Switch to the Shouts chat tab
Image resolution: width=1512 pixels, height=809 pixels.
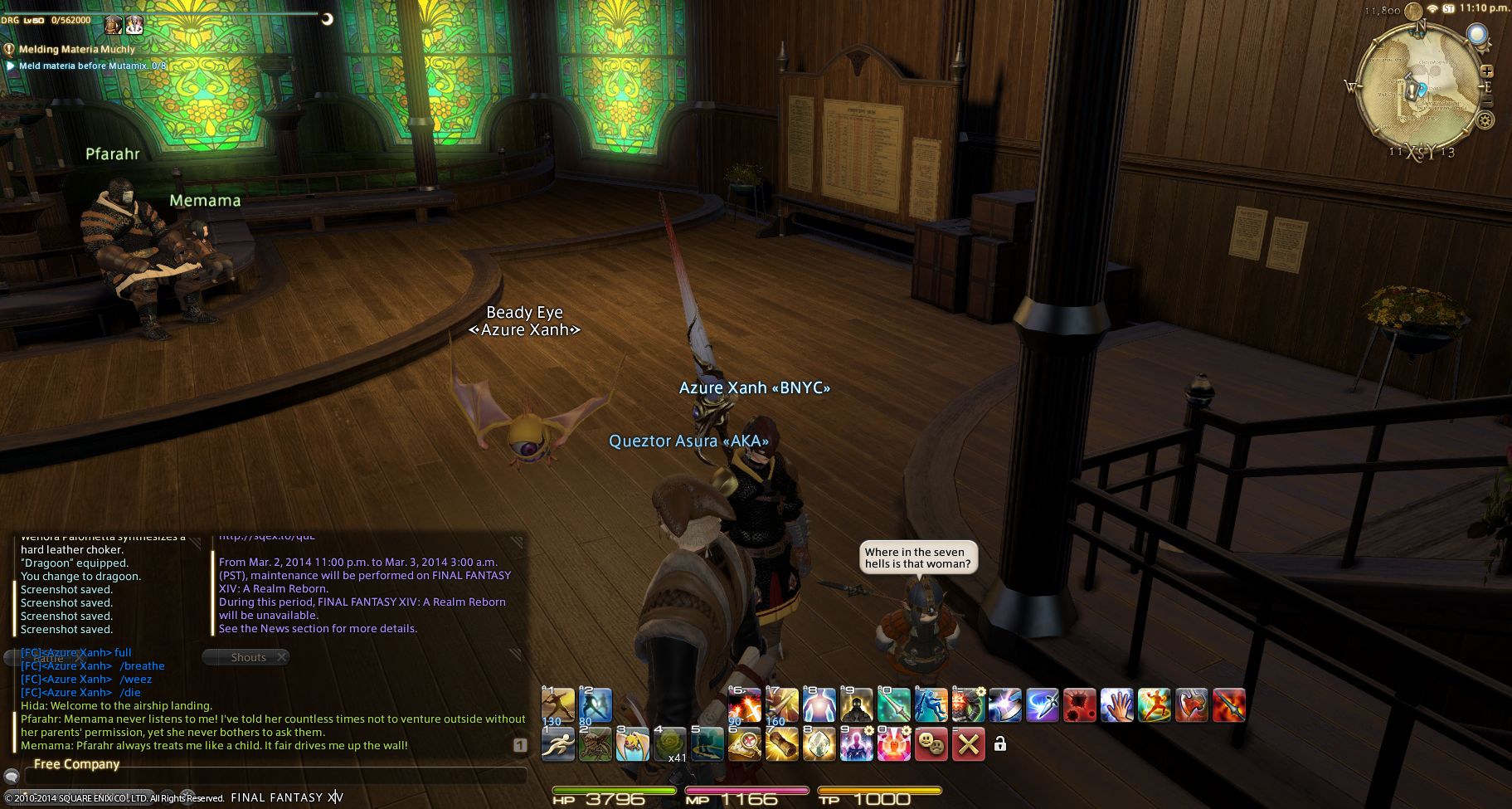pos(248,657)
